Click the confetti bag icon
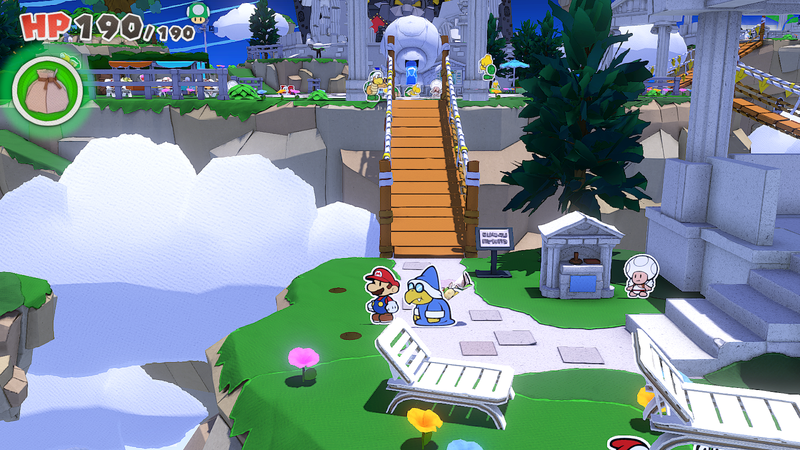Image resolution: width=800 pixels, height=450 pixels. coord(47,91)
